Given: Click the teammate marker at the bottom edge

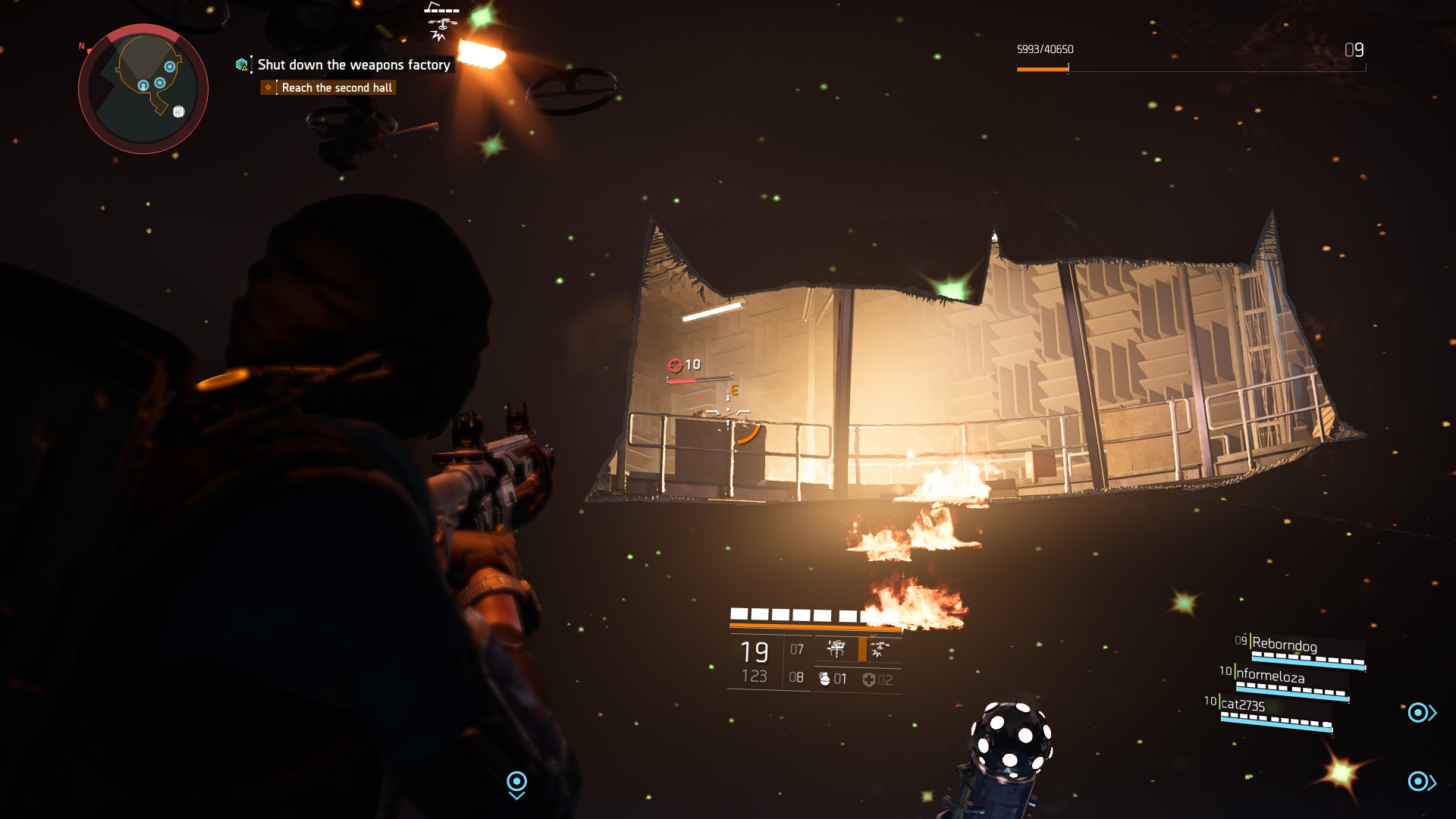Looking at the screenshot, I should coord(516,783).
